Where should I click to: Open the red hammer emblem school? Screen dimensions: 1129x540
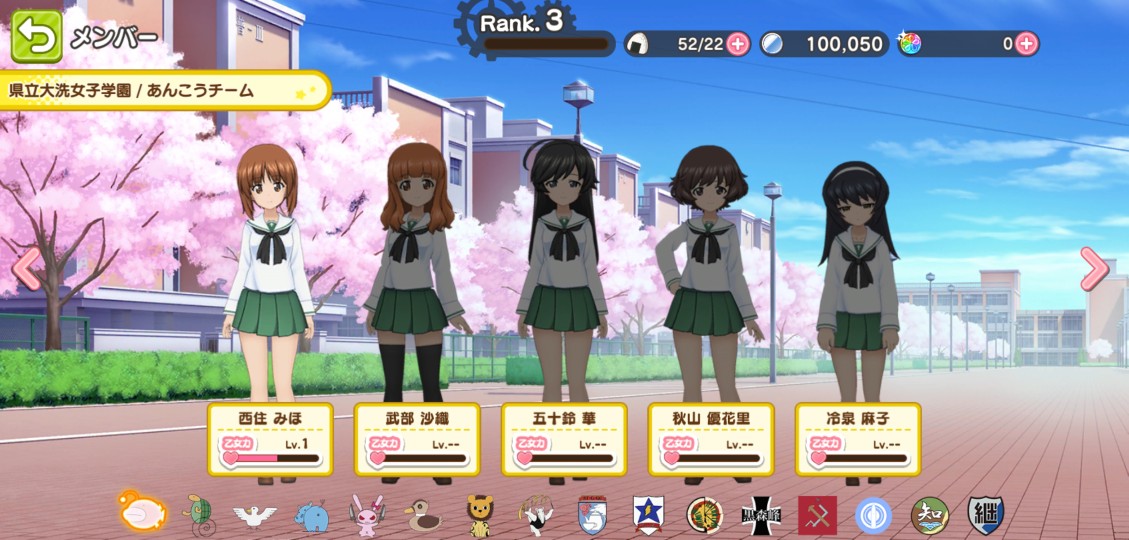(x=817, y=515)
